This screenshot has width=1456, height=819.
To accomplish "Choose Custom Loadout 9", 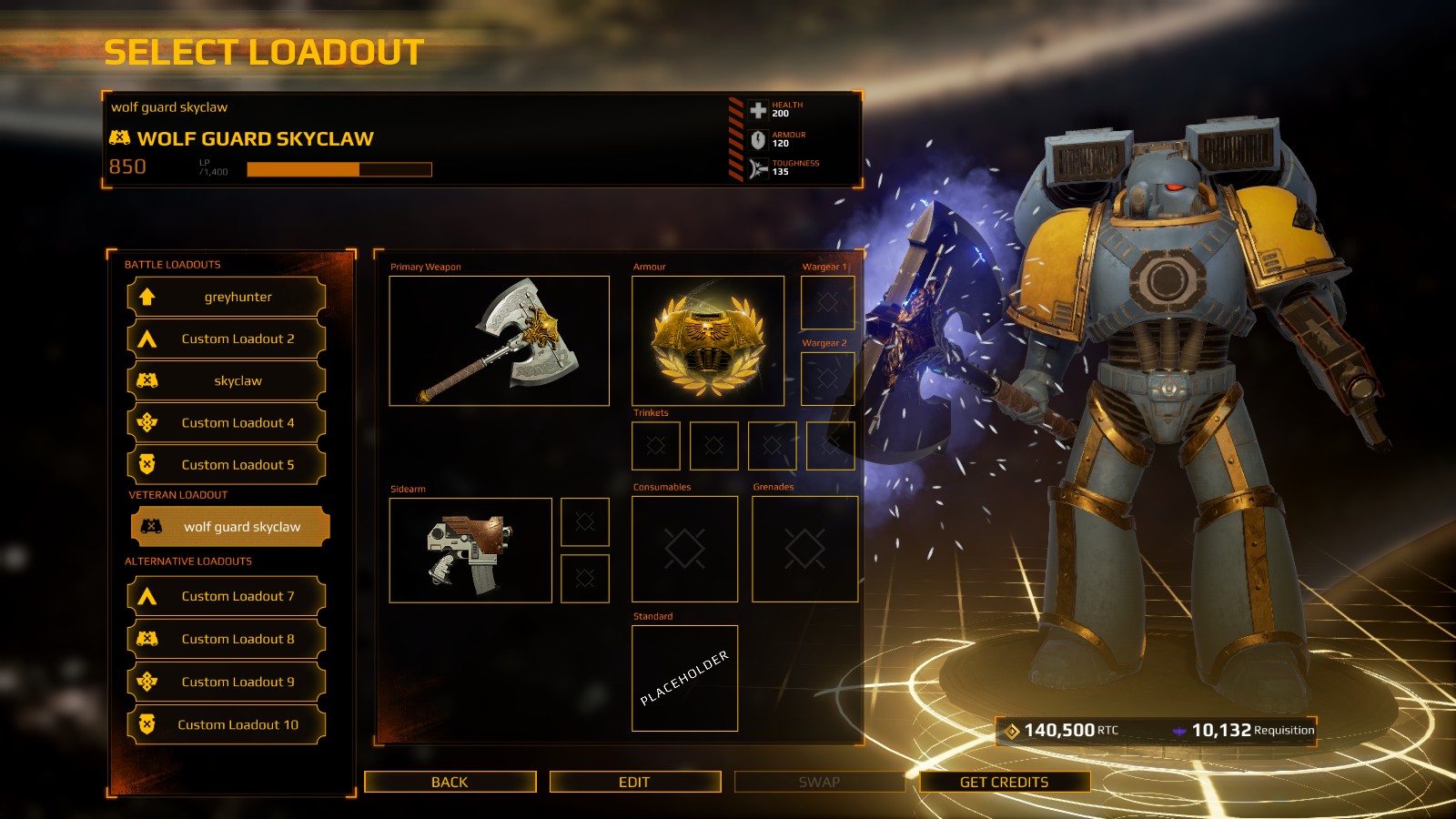I will [227, 682].
